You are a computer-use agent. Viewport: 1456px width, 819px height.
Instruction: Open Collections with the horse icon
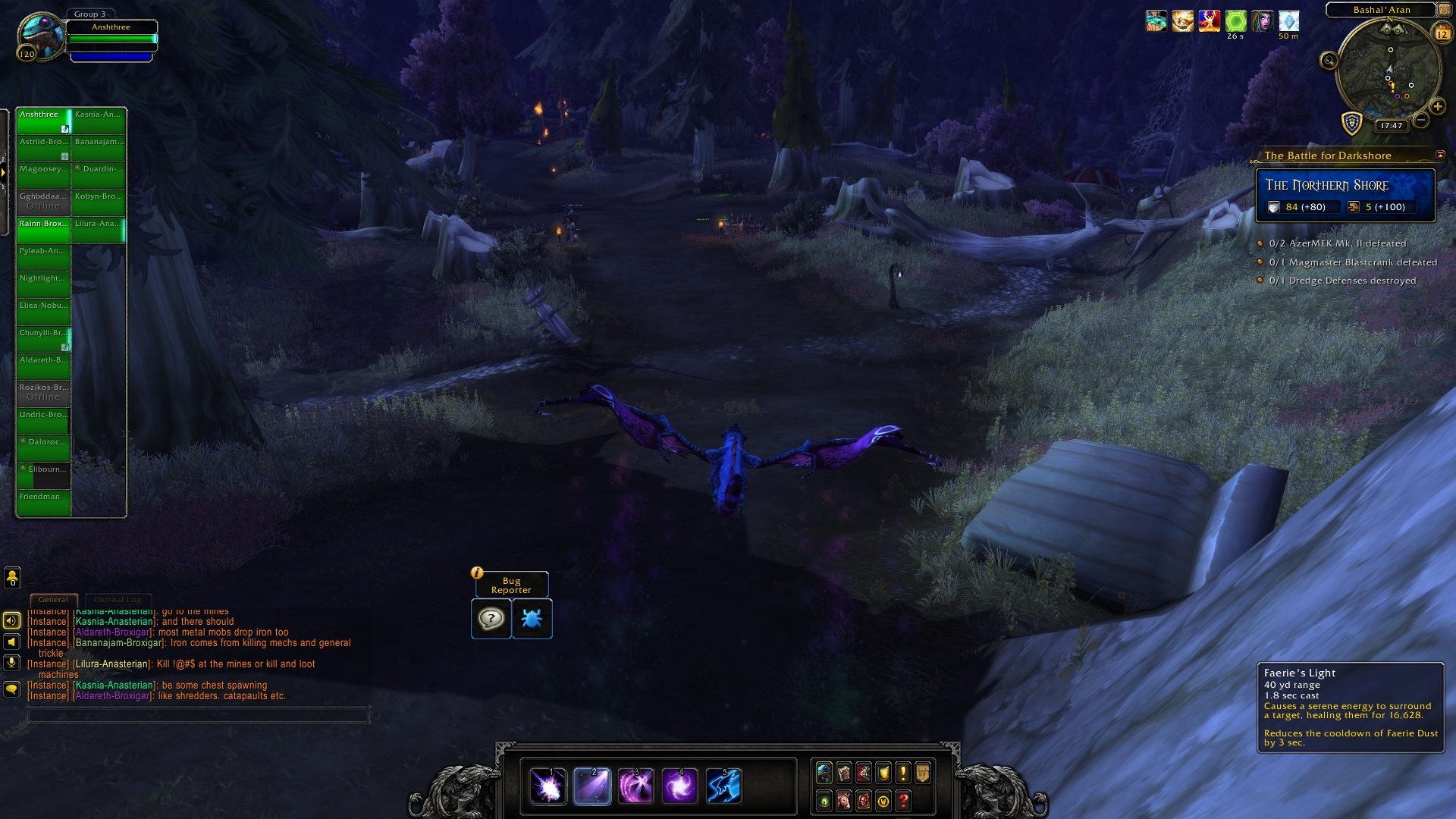click(844, 802)
